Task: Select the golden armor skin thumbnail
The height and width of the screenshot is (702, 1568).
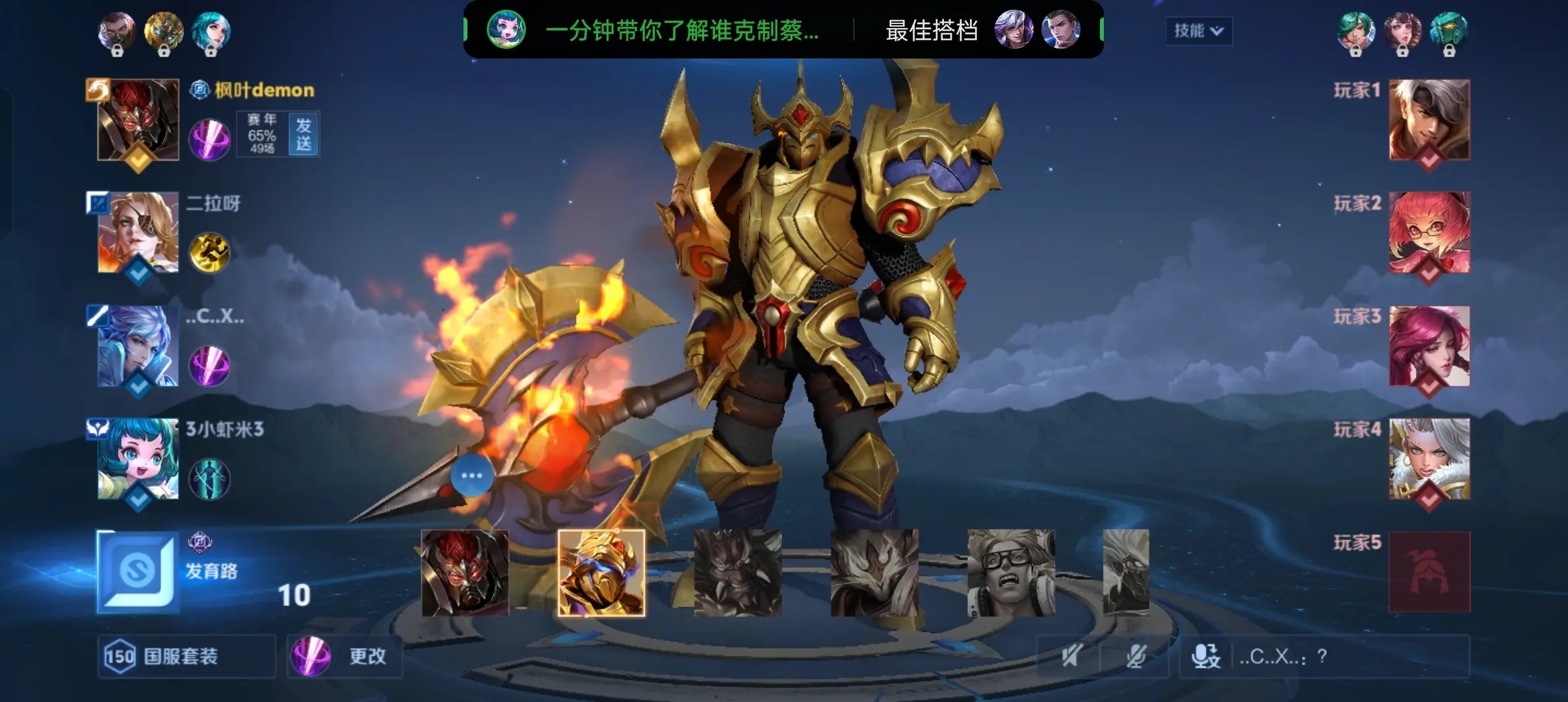Action: 601,573
